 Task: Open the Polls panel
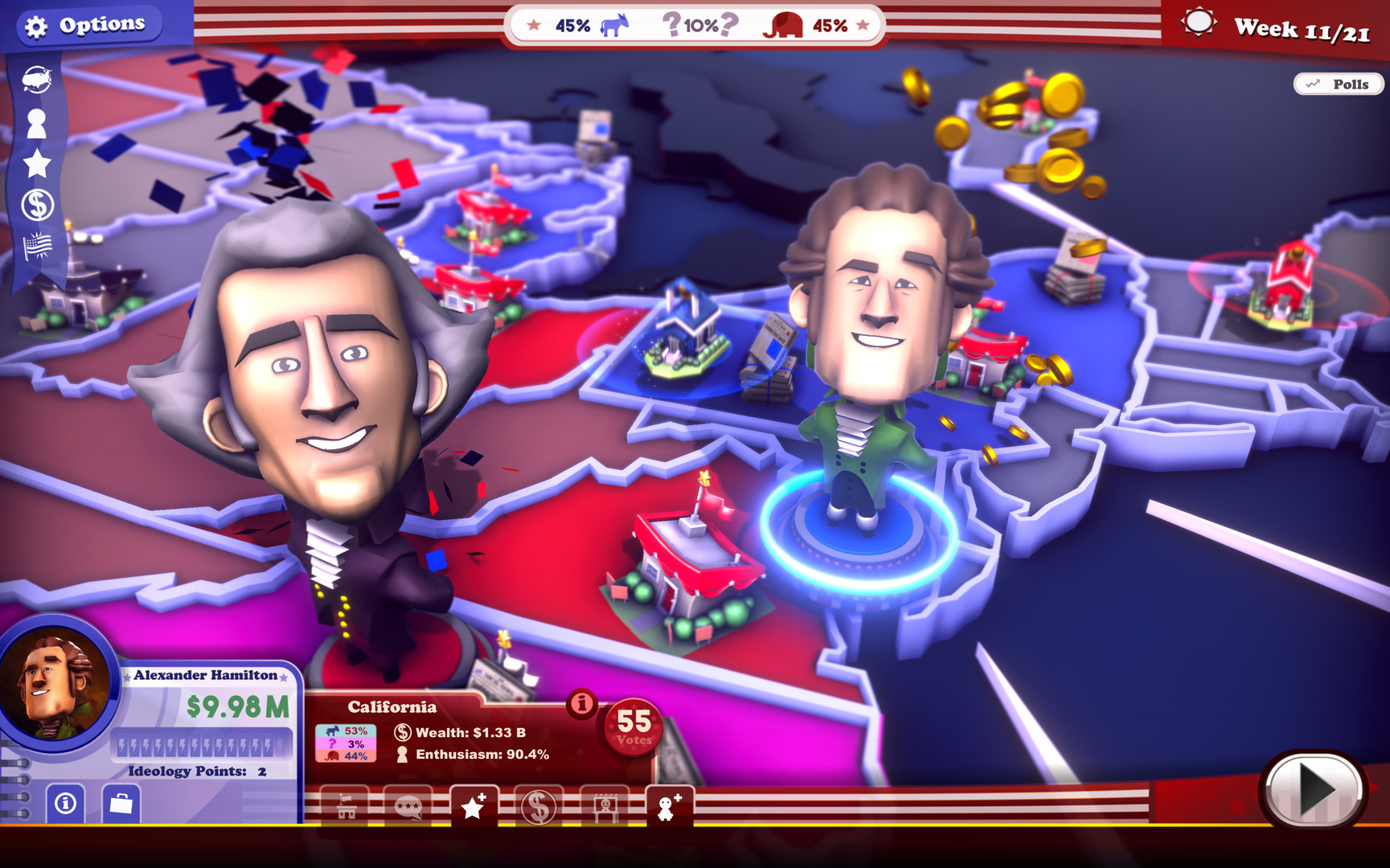(1338, 84)
